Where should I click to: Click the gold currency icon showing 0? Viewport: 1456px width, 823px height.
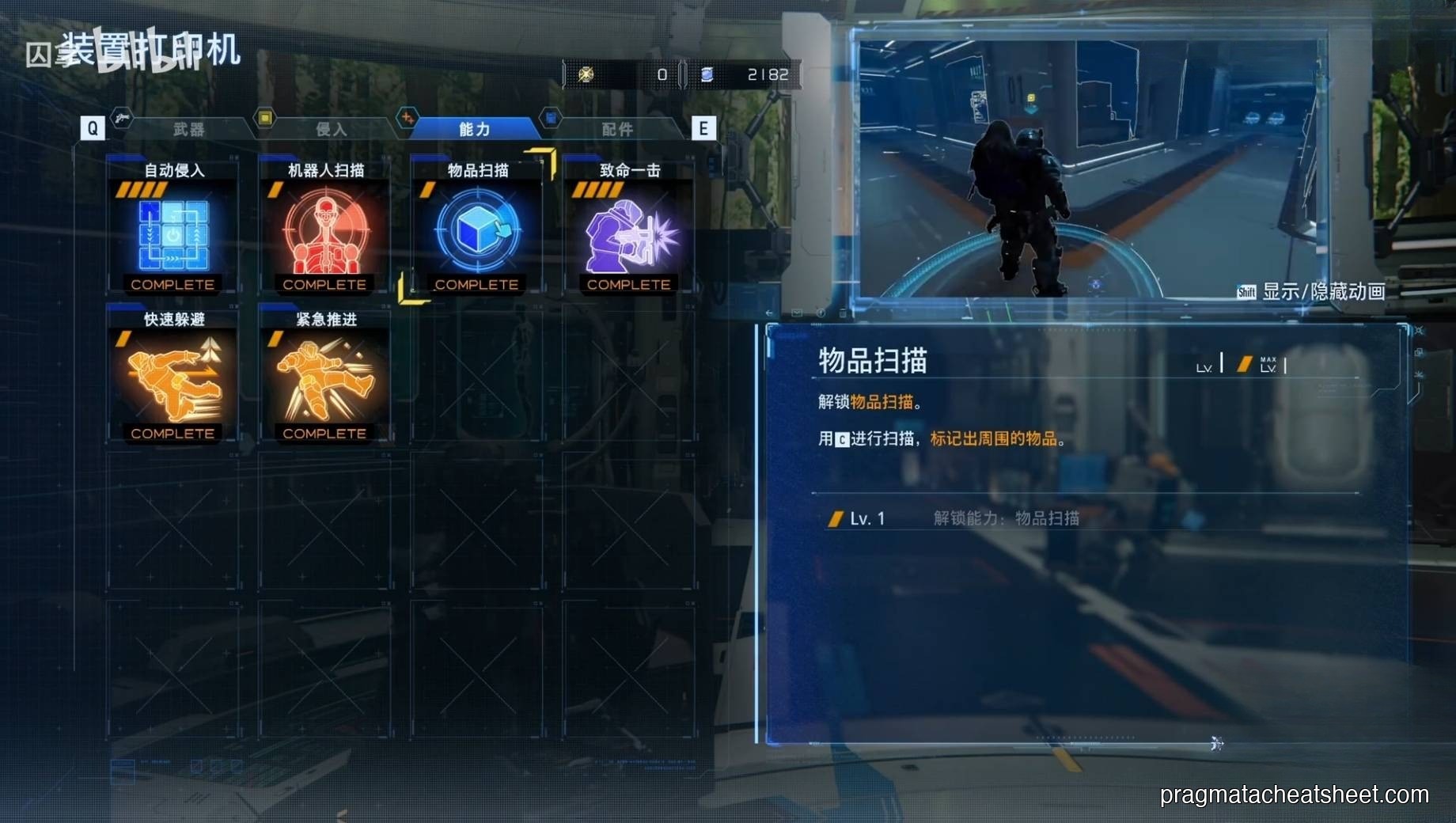click(587, 74)
